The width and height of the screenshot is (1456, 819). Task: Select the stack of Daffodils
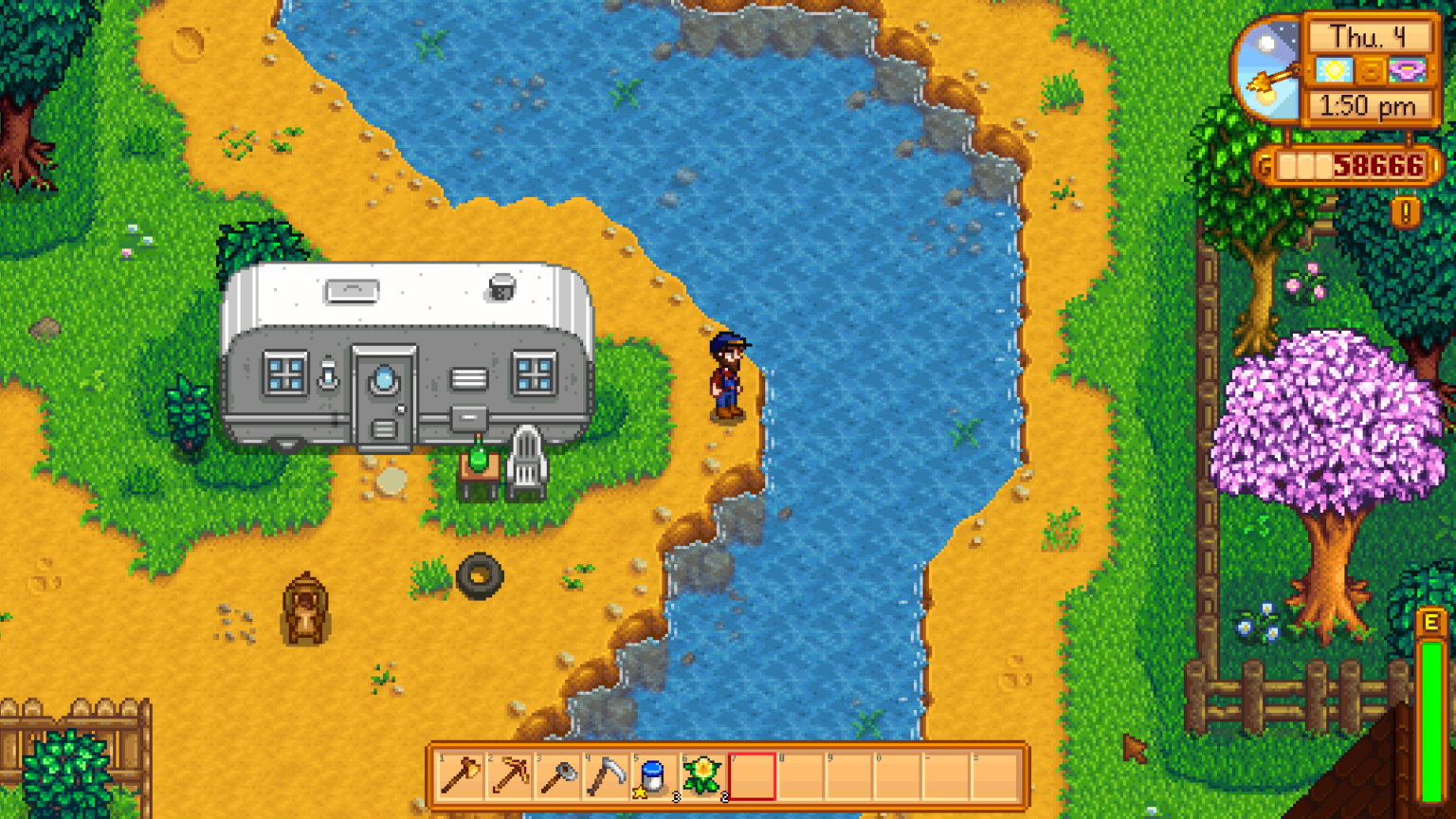point(703,777)
